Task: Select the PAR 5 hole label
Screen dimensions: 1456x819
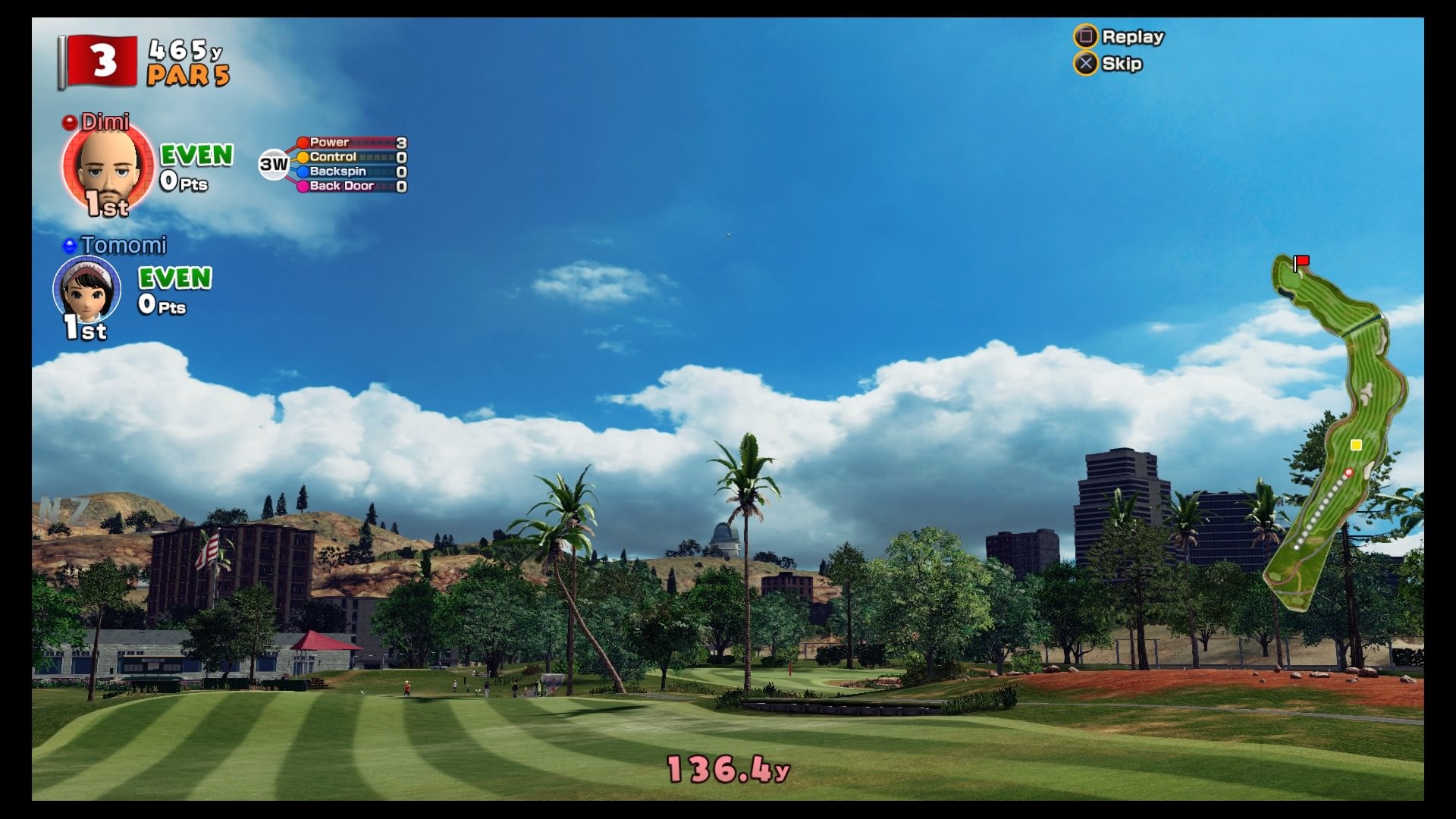Action: (x=190, y=74)
